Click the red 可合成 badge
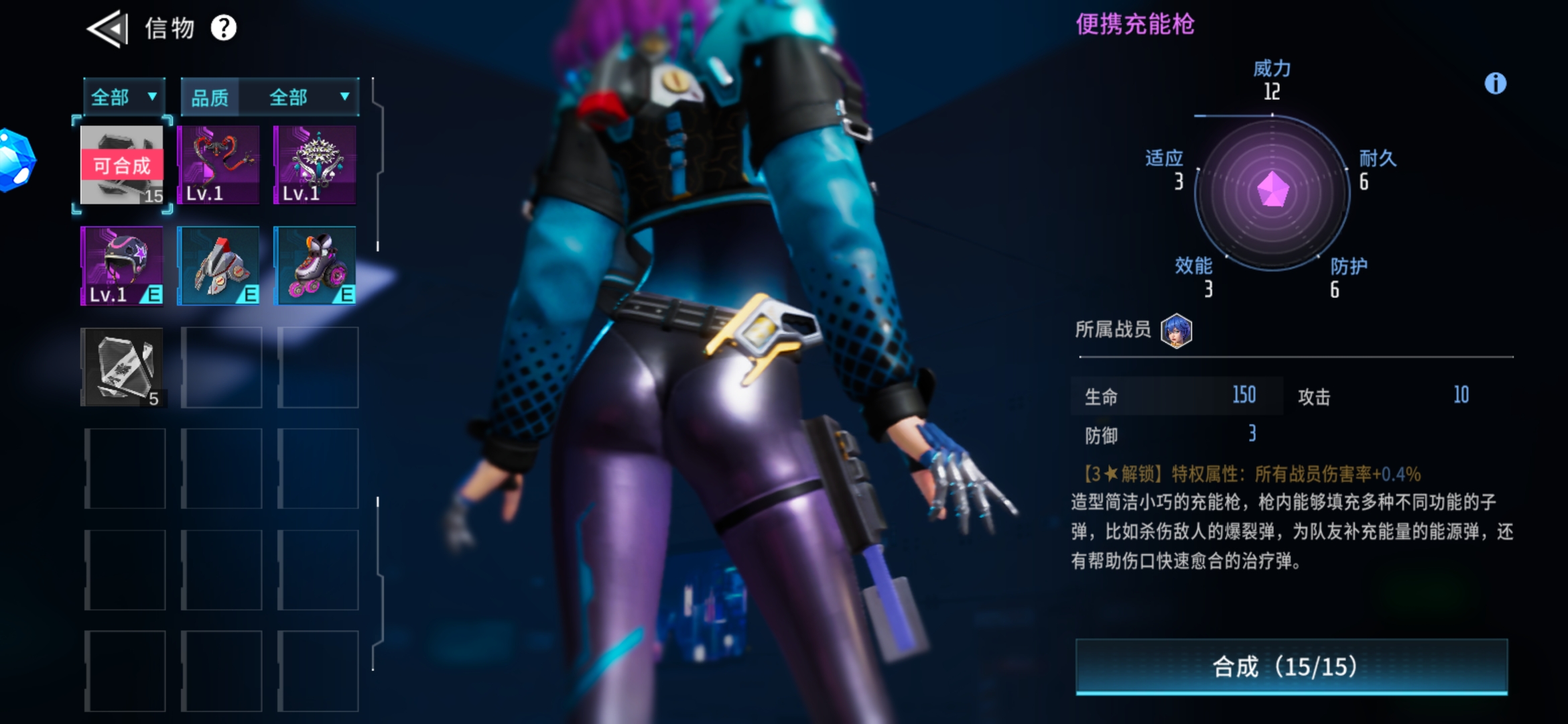Viewport: 1568px width, 724px height. pos(121,165)
